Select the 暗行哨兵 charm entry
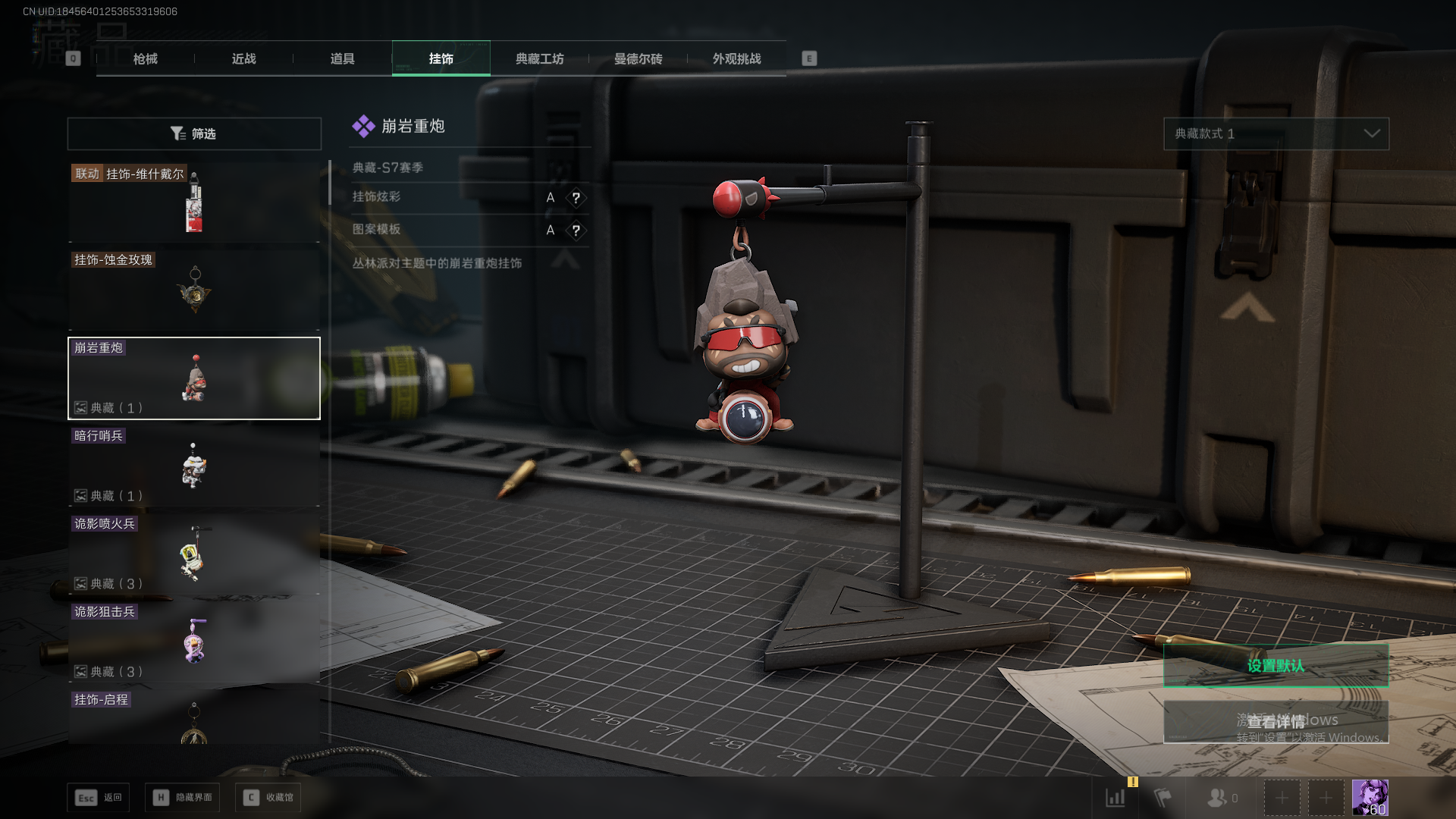This screenshot has height=819, width=1456. [x=194, y=466]
